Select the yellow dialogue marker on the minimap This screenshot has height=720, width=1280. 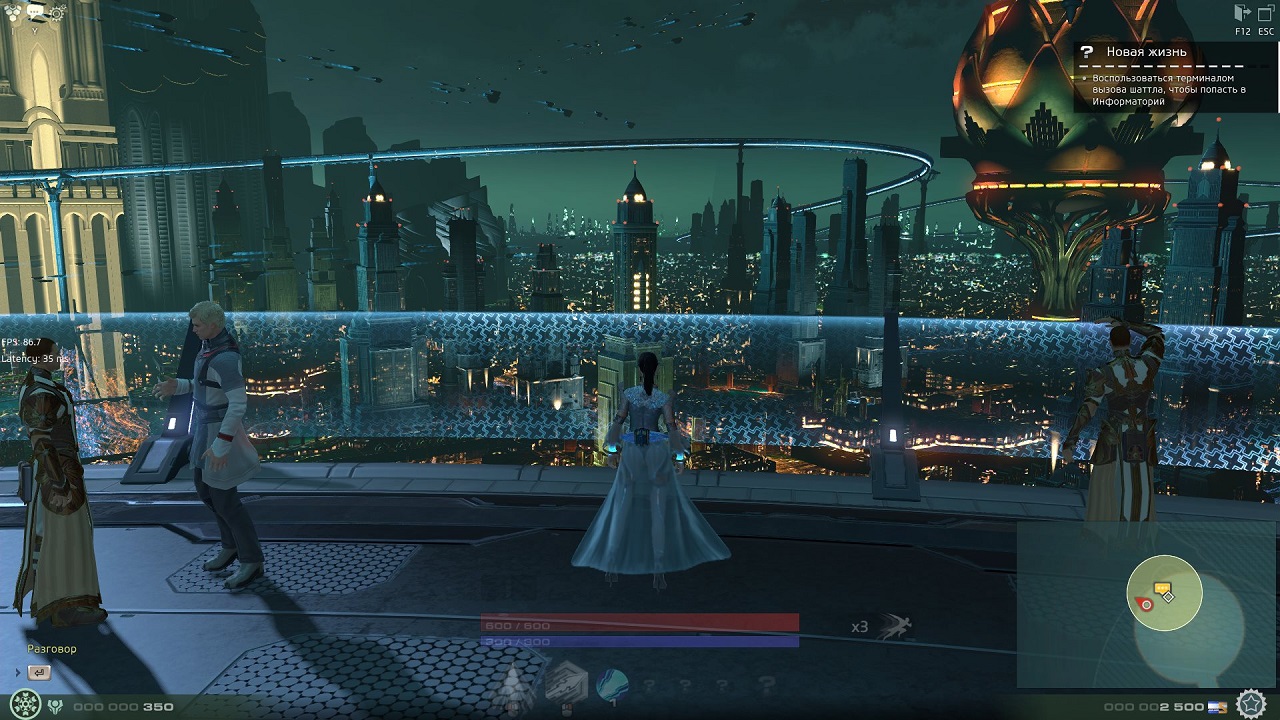point(1161,590)
